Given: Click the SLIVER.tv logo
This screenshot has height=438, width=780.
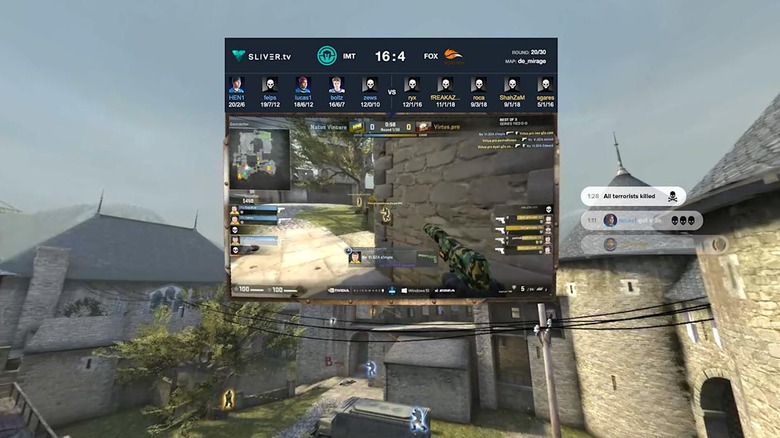Looking at the screenshot, I should (x=260, y=56).
